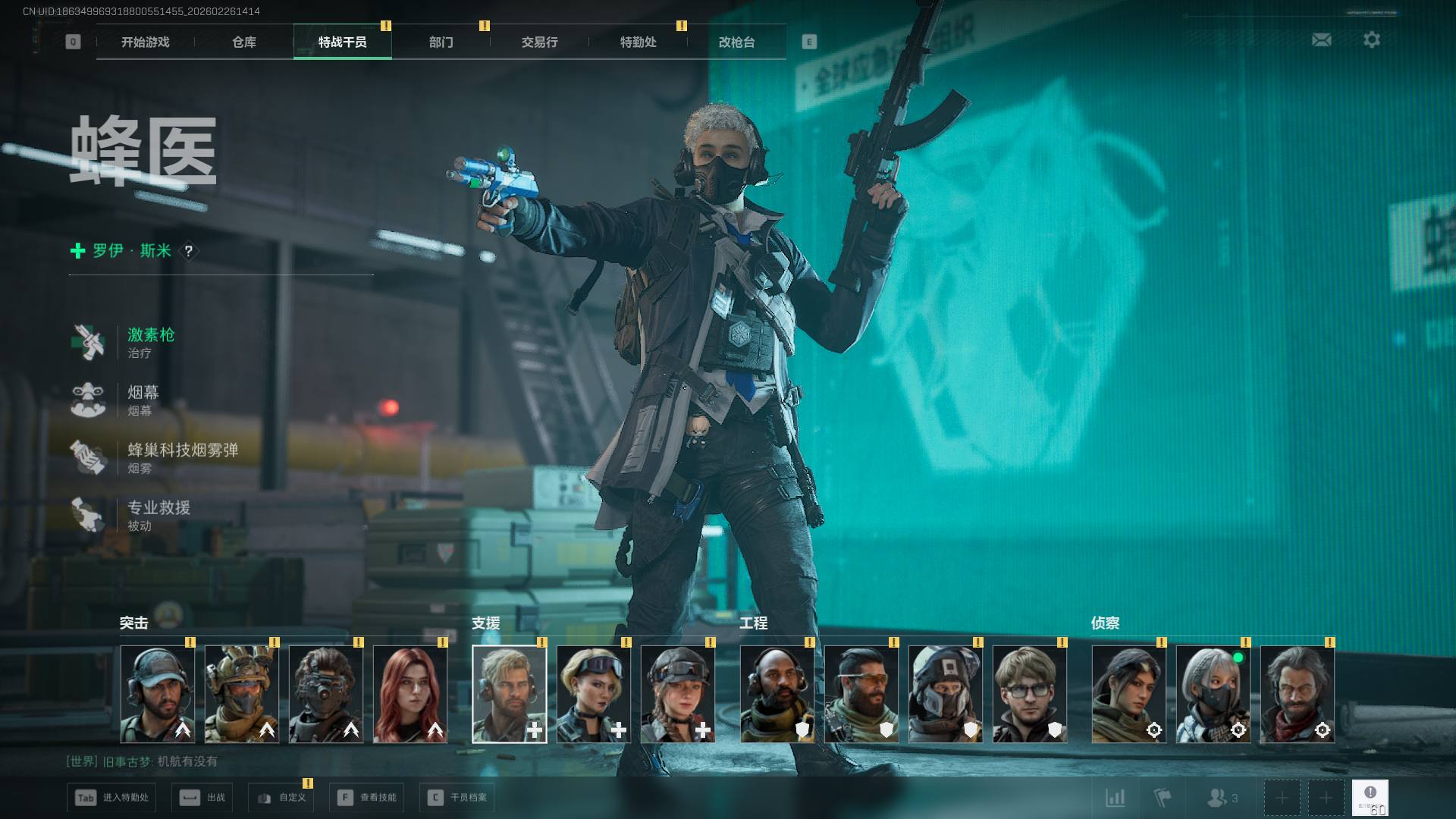Open the gear settings icon
1456x819 pixels.
click(1371, 39)
